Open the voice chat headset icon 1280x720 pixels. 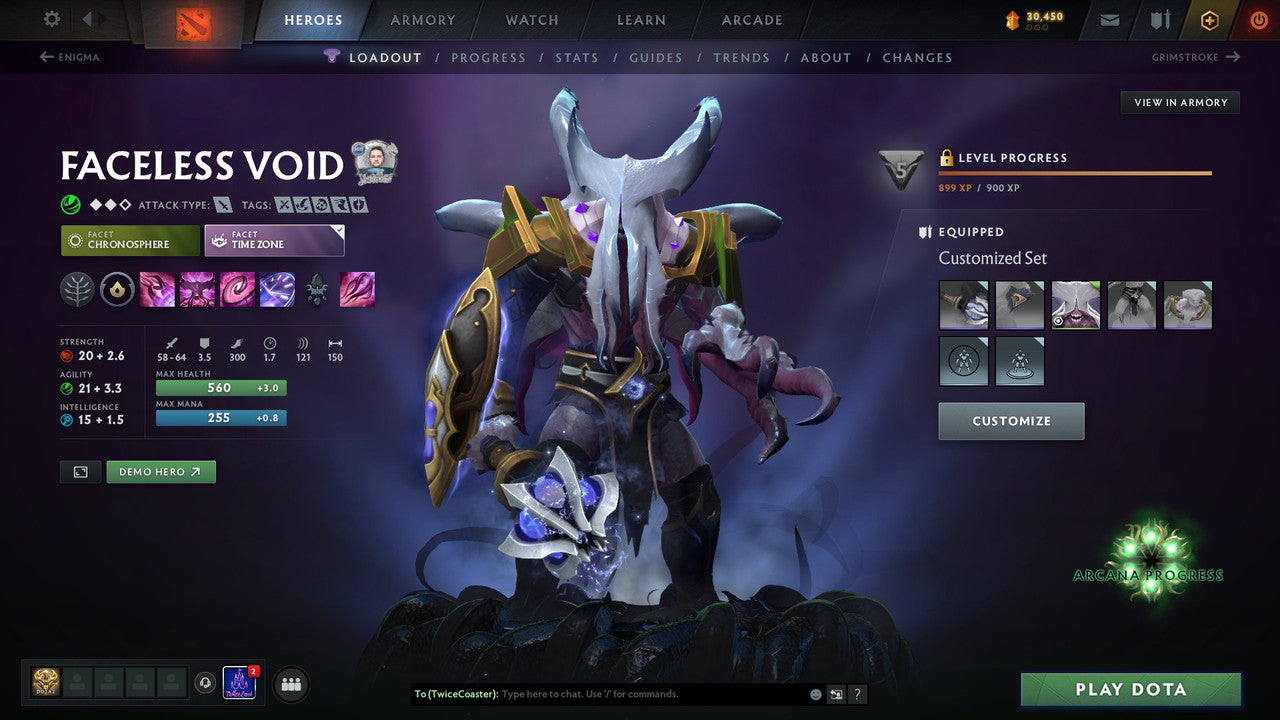click(x=207, y=684)
